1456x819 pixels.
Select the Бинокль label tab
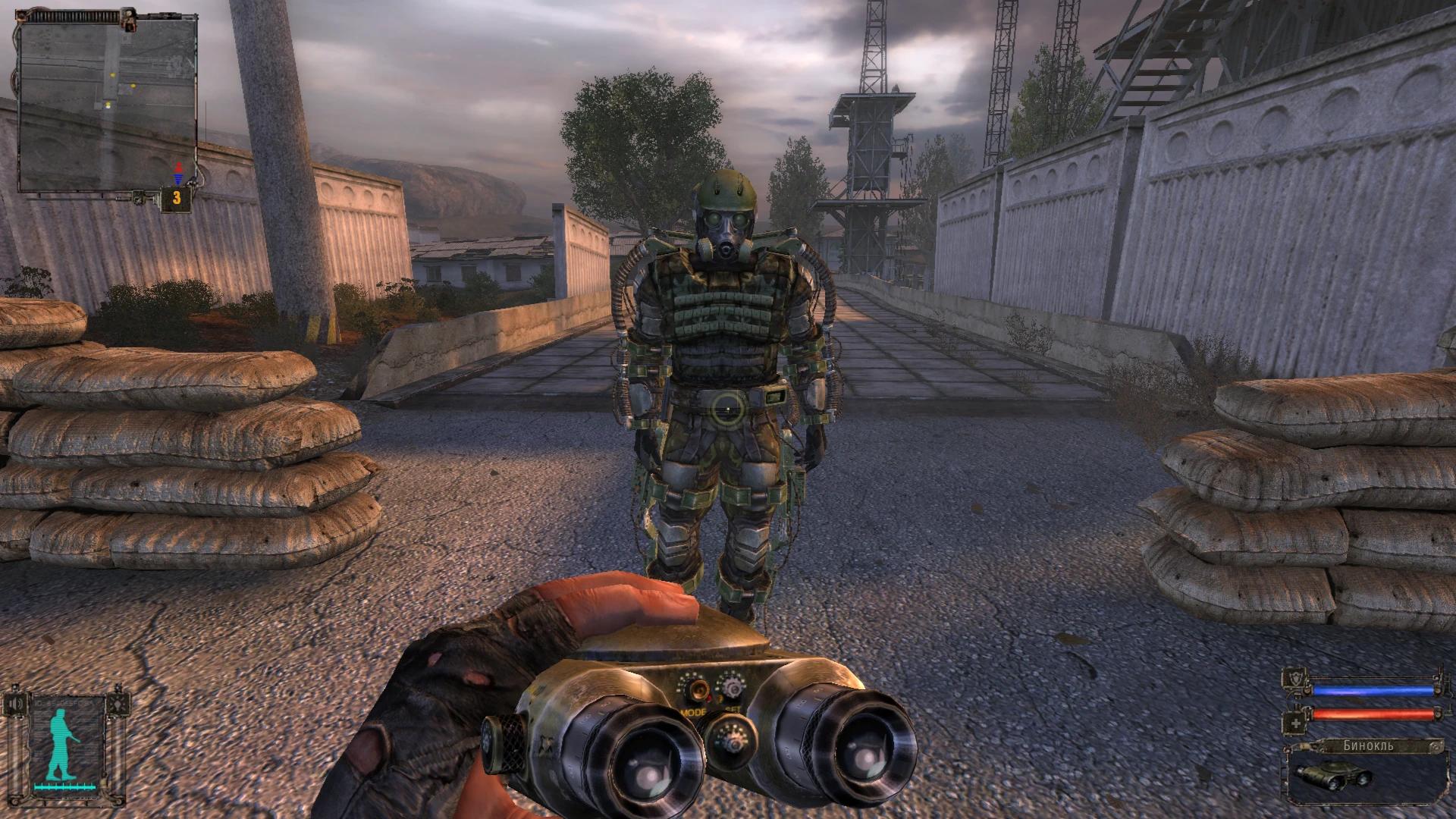(x=1368, y=745)
